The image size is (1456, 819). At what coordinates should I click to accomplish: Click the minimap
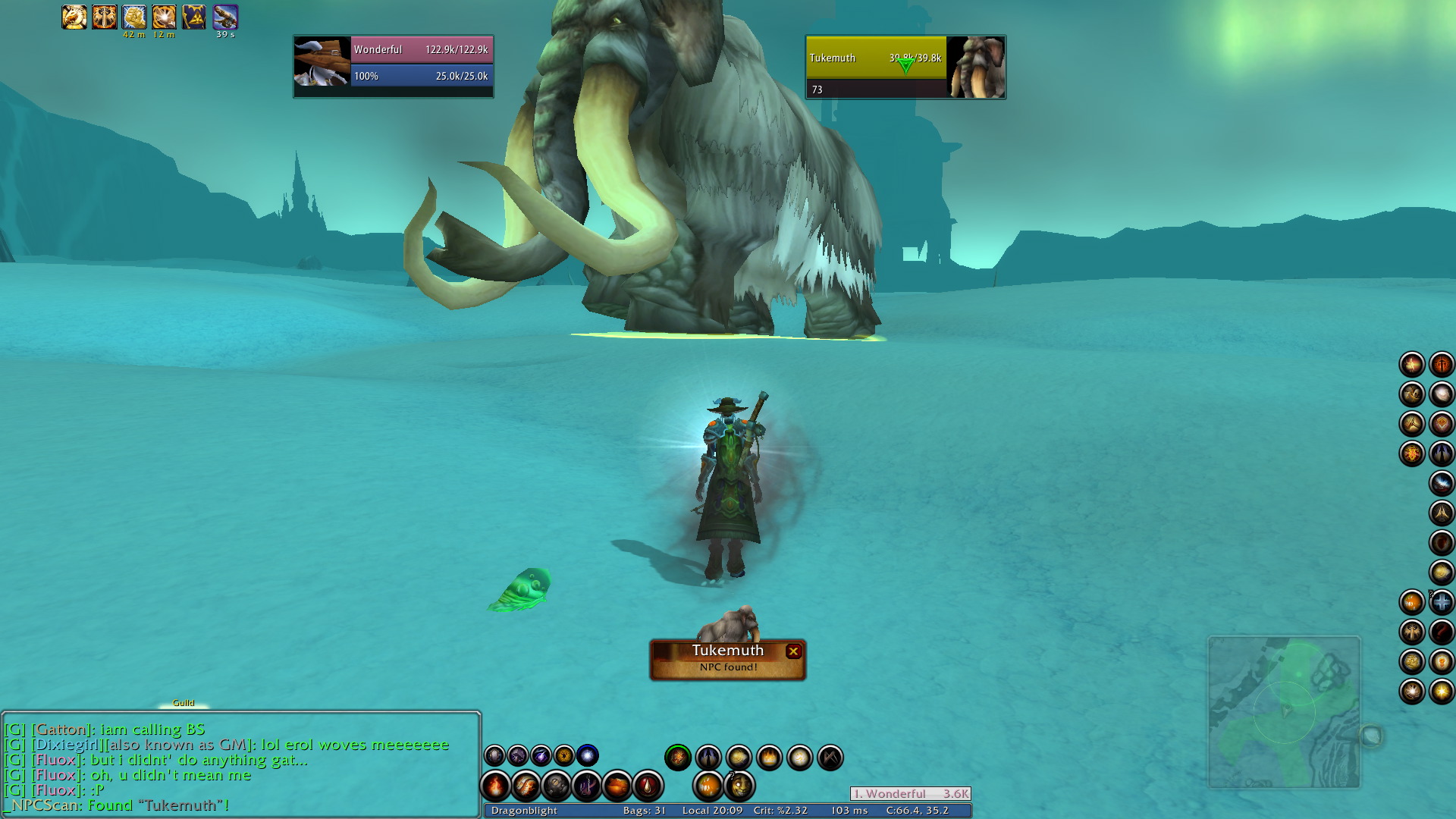pos(1284,712)
